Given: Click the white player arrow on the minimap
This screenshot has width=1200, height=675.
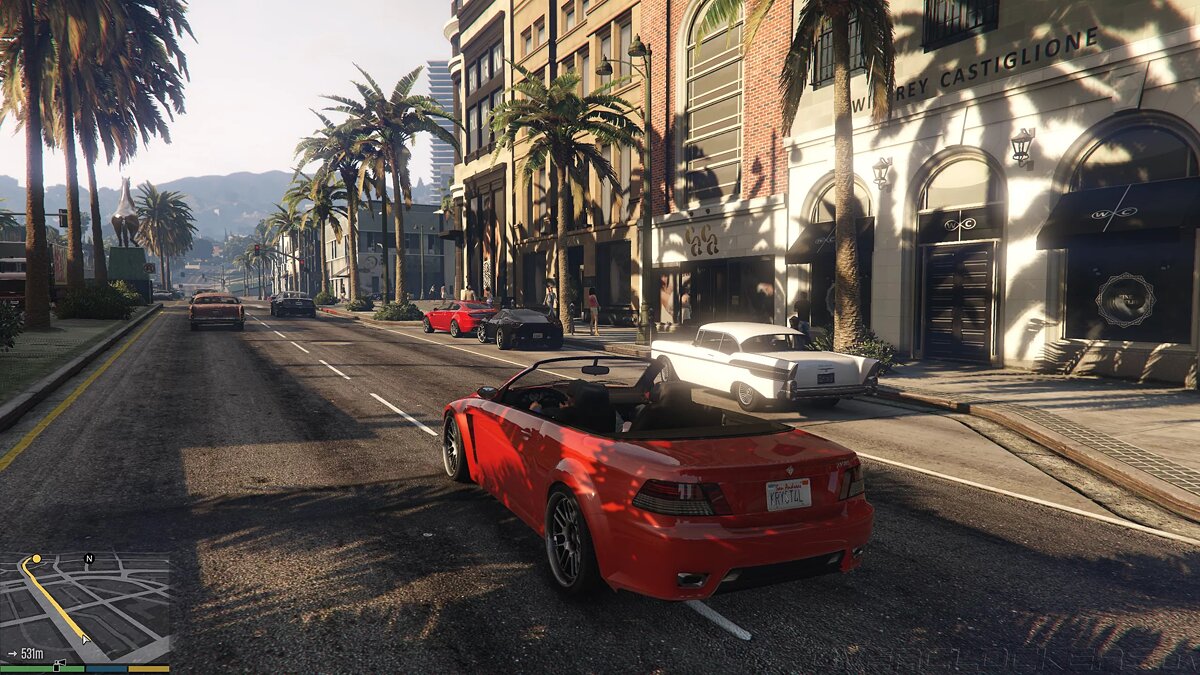Looking at the screenshot, I should (x=86, y=637).
